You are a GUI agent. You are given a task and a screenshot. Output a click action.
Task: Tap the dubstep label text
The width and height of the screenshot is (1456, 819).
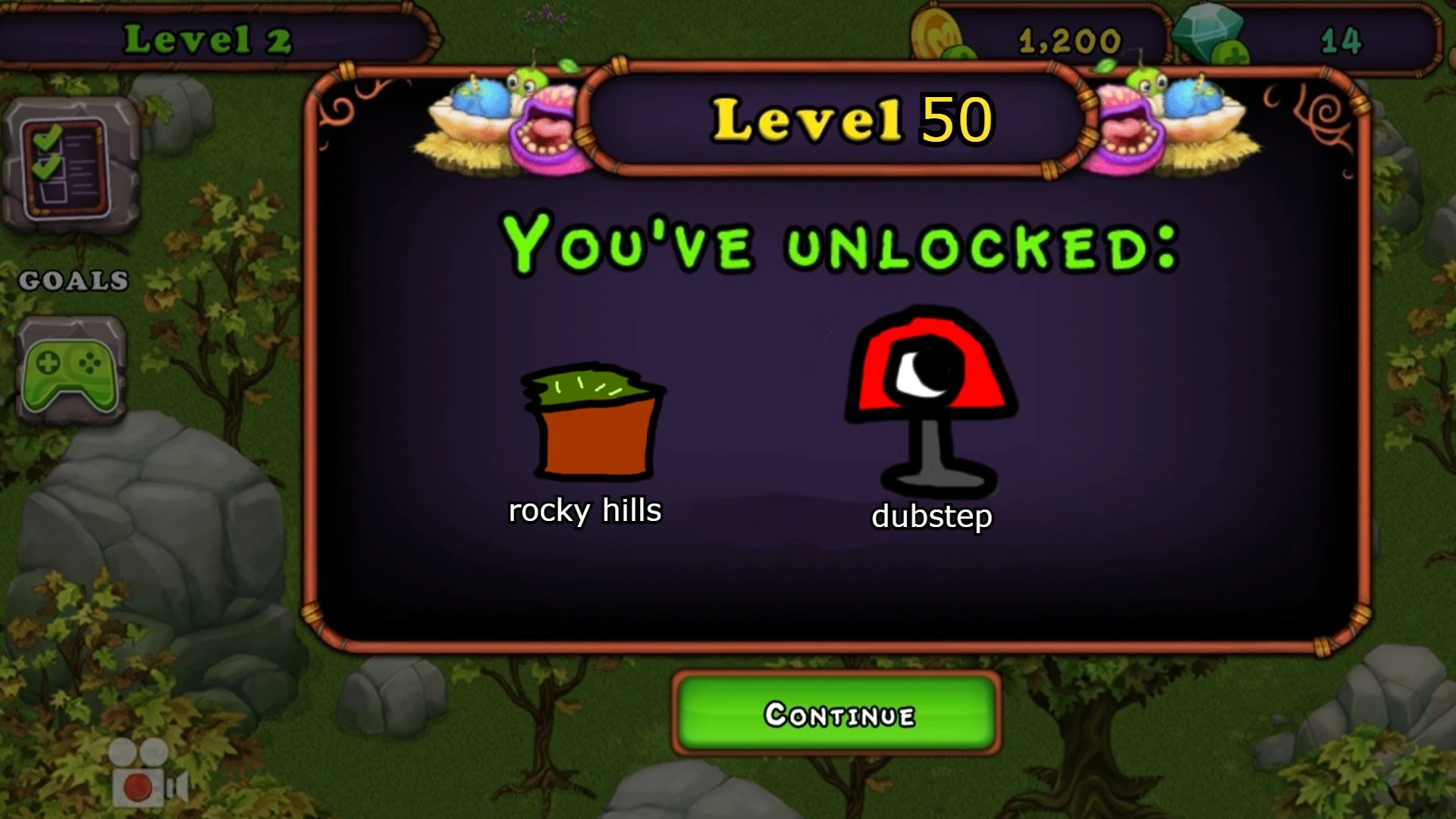point(932,517)
